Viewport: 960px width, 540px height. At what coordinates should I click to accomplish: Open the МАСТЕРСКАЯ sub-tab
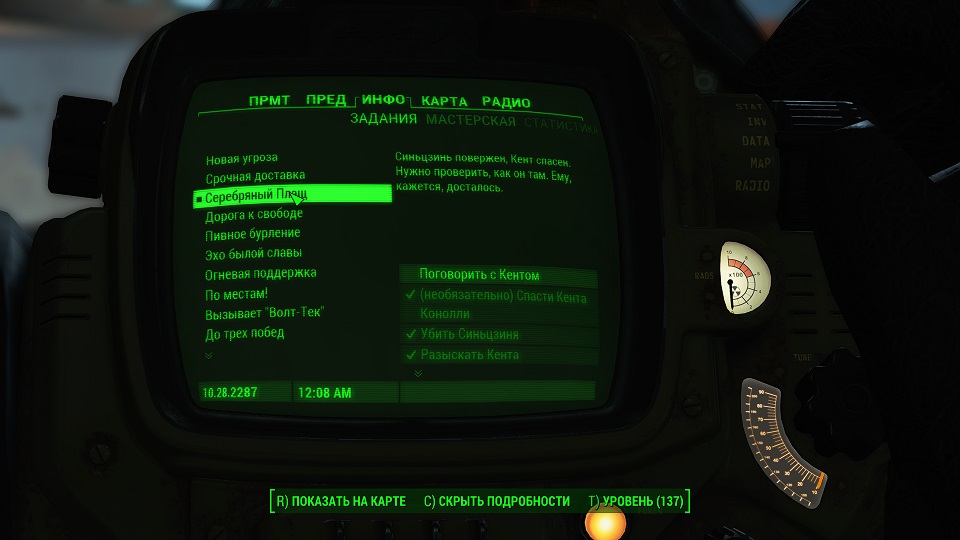[471, 121]
